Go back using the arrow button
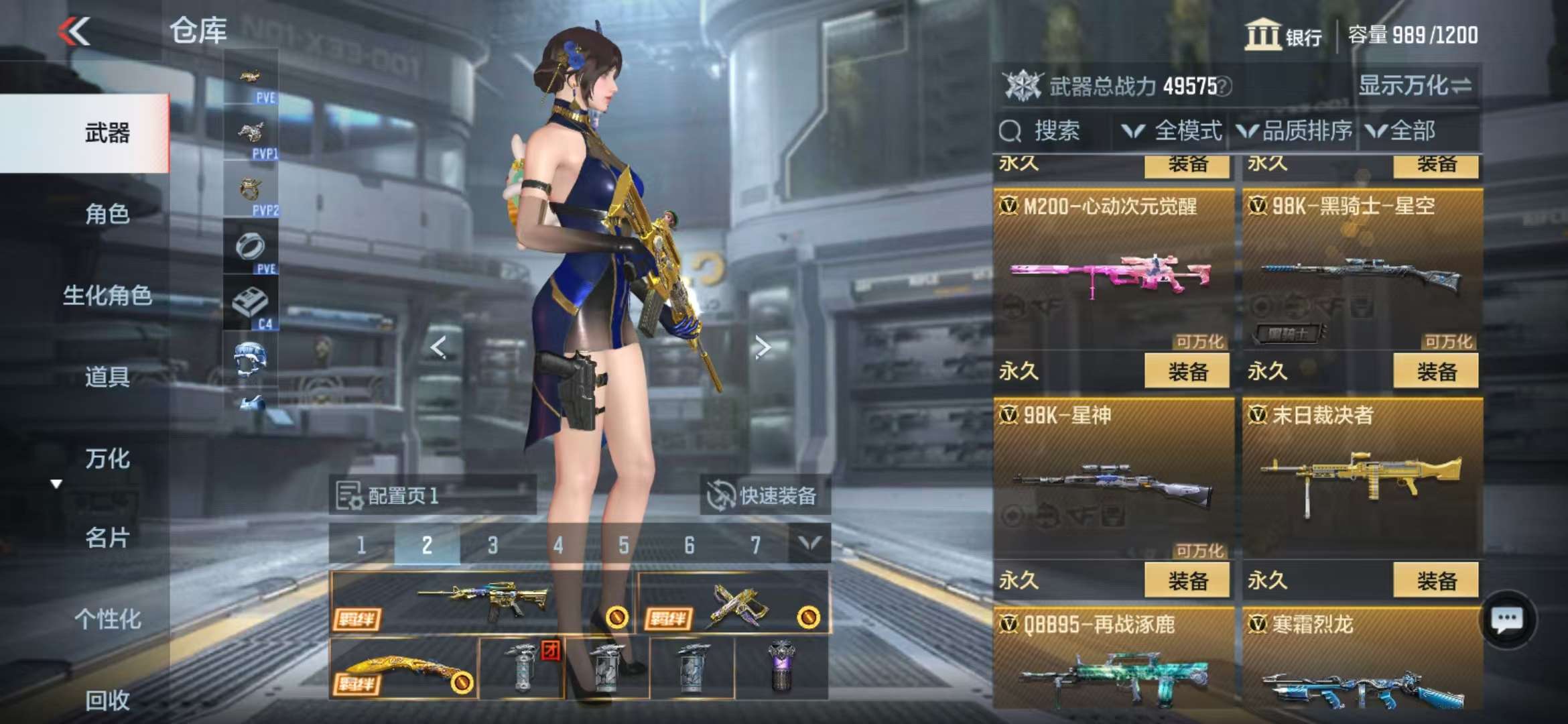Viewport: 1568px width, 724px height. [74, 32]
